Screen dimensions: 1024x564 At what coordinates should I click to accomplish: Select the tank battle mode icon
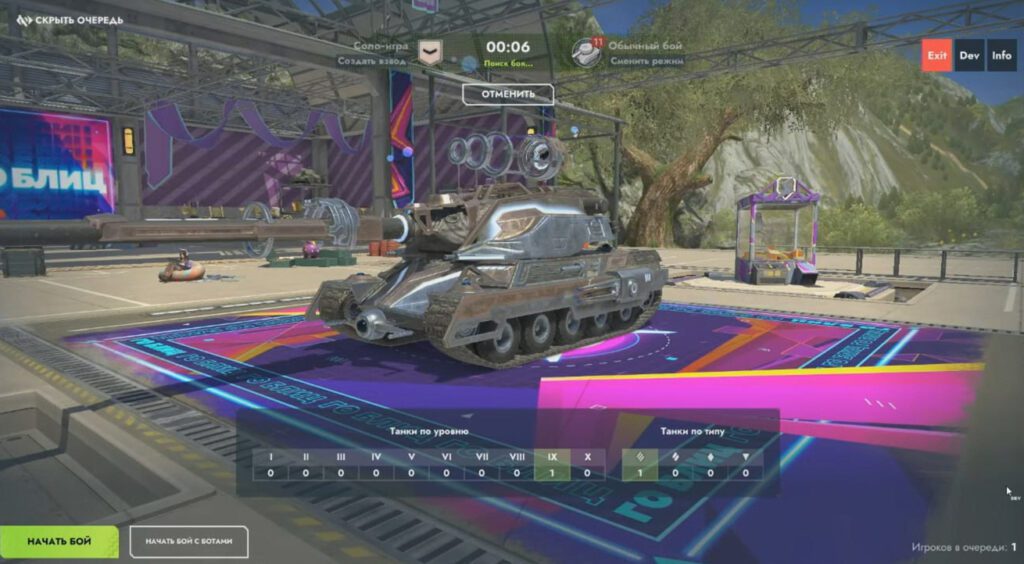tap(586, 52)
